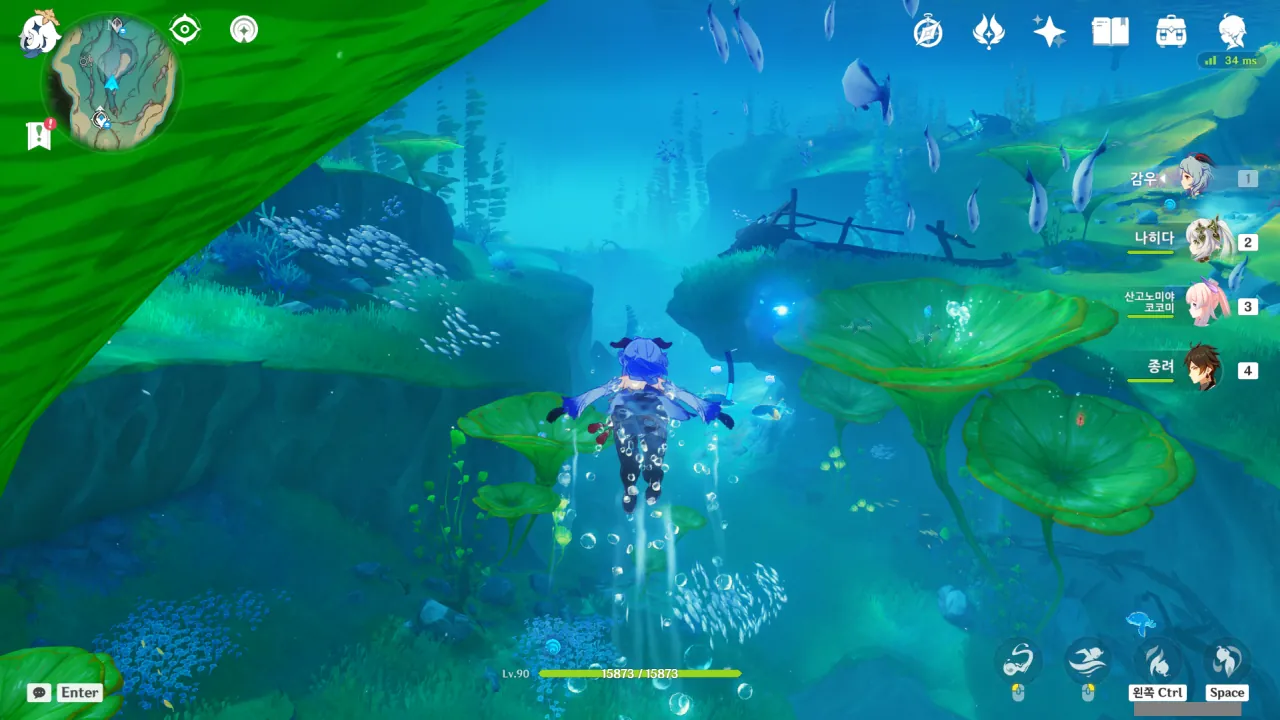Open the chat box speech bubble
Image resolution: width=1280 pixels, height=720 pixels.
(40, 692)
